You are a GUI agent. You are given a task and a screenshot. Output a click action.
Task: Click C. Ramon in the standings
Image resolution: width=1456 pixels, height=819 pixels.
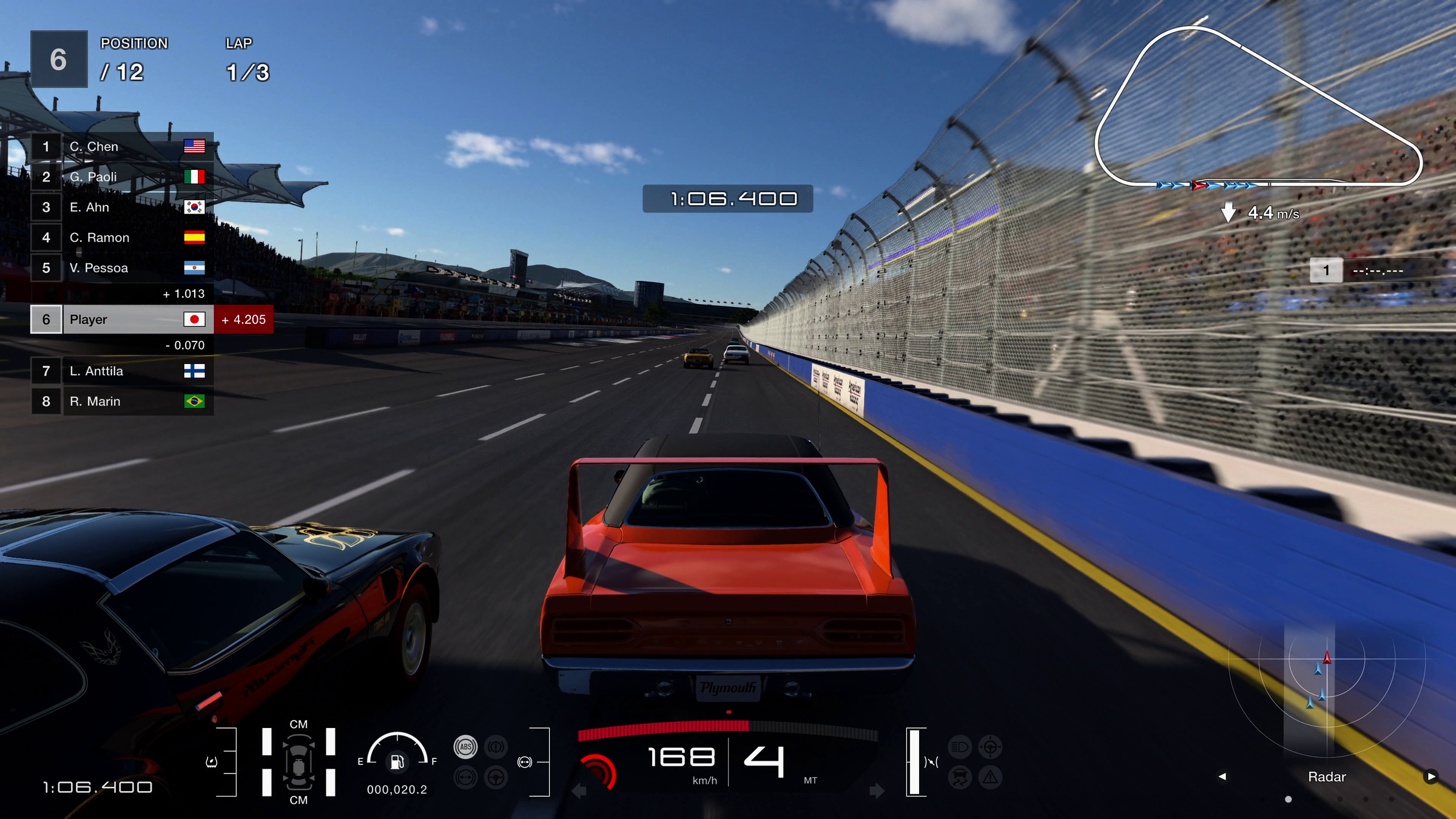tap(121, 238)
